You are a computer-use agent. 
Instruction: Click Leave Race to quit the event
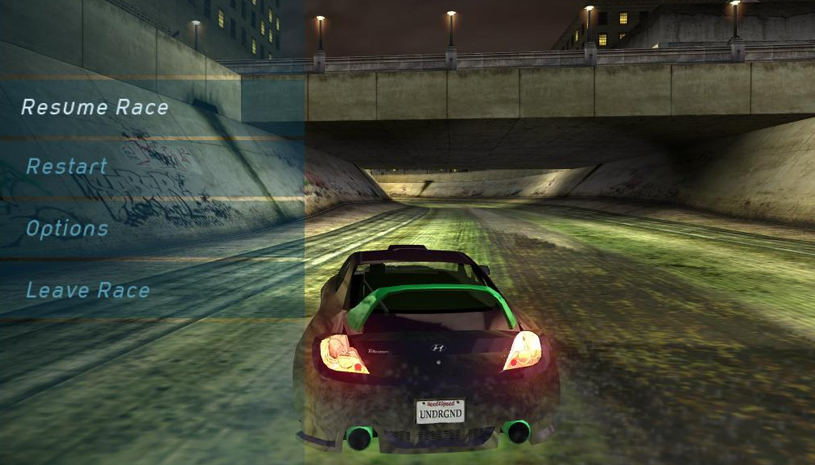coord(88,291)
